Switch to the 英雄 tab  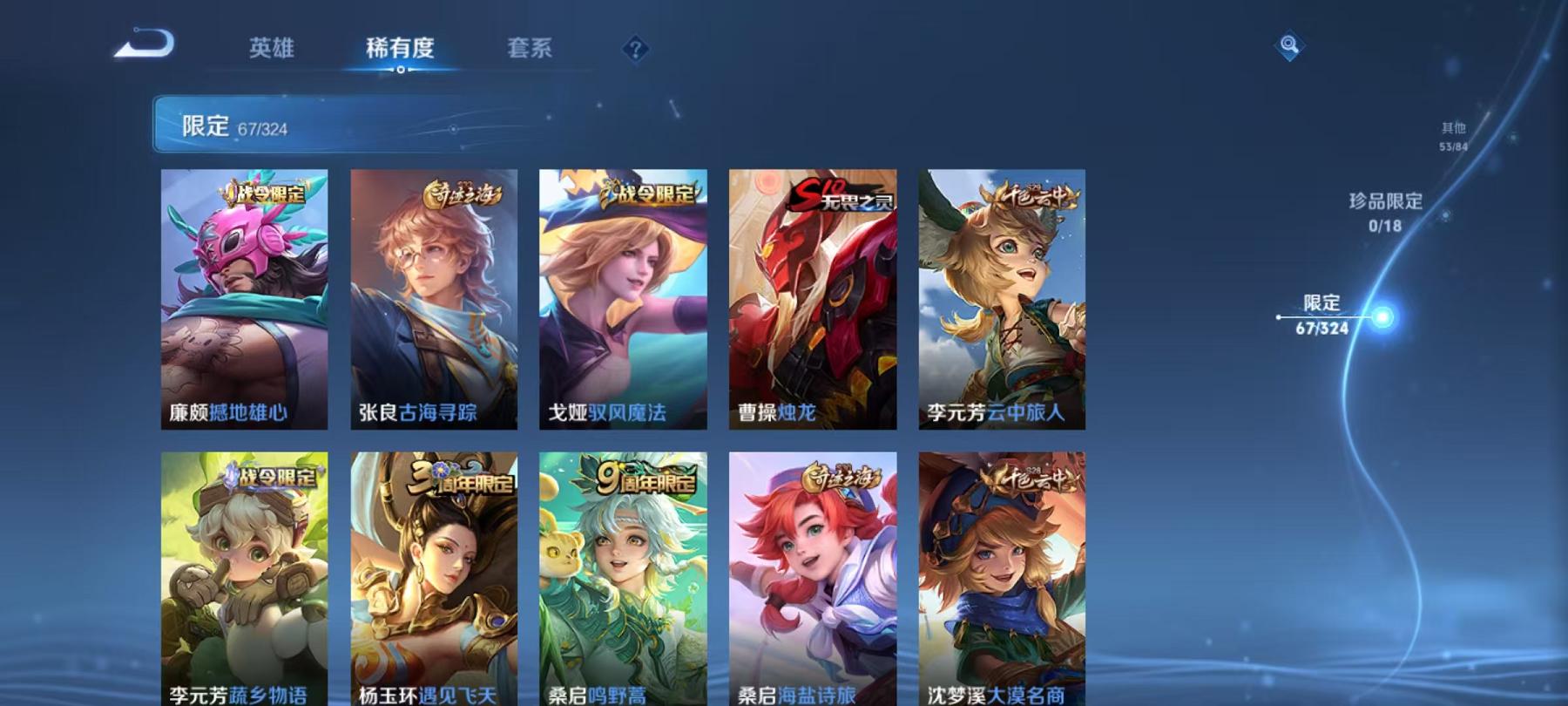click(x=271, y=50)
